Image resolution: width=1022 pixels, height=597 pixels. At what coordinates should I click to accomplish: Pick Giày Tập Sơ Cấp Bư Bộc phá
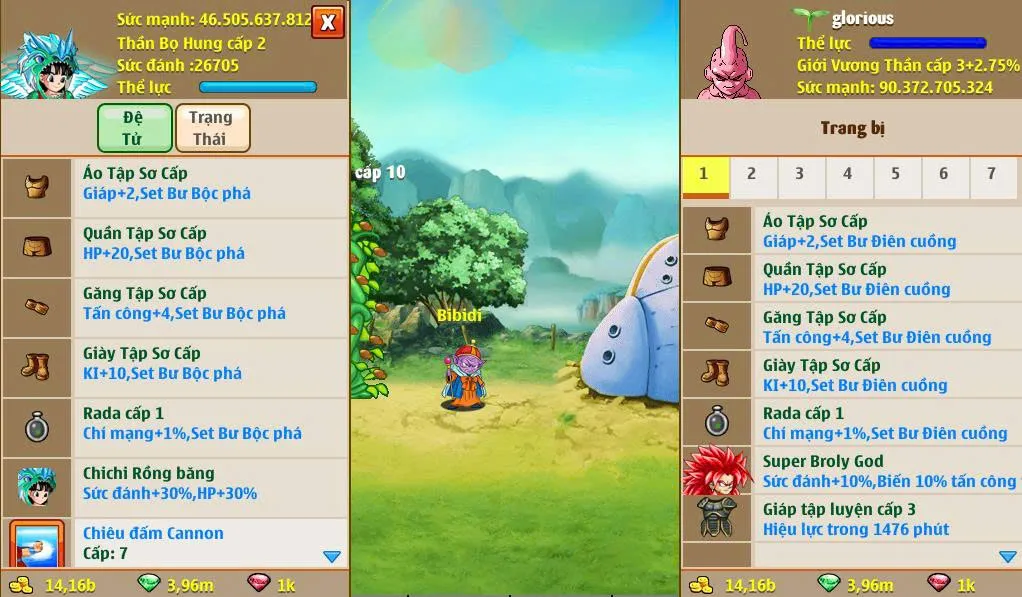point(175,364)
